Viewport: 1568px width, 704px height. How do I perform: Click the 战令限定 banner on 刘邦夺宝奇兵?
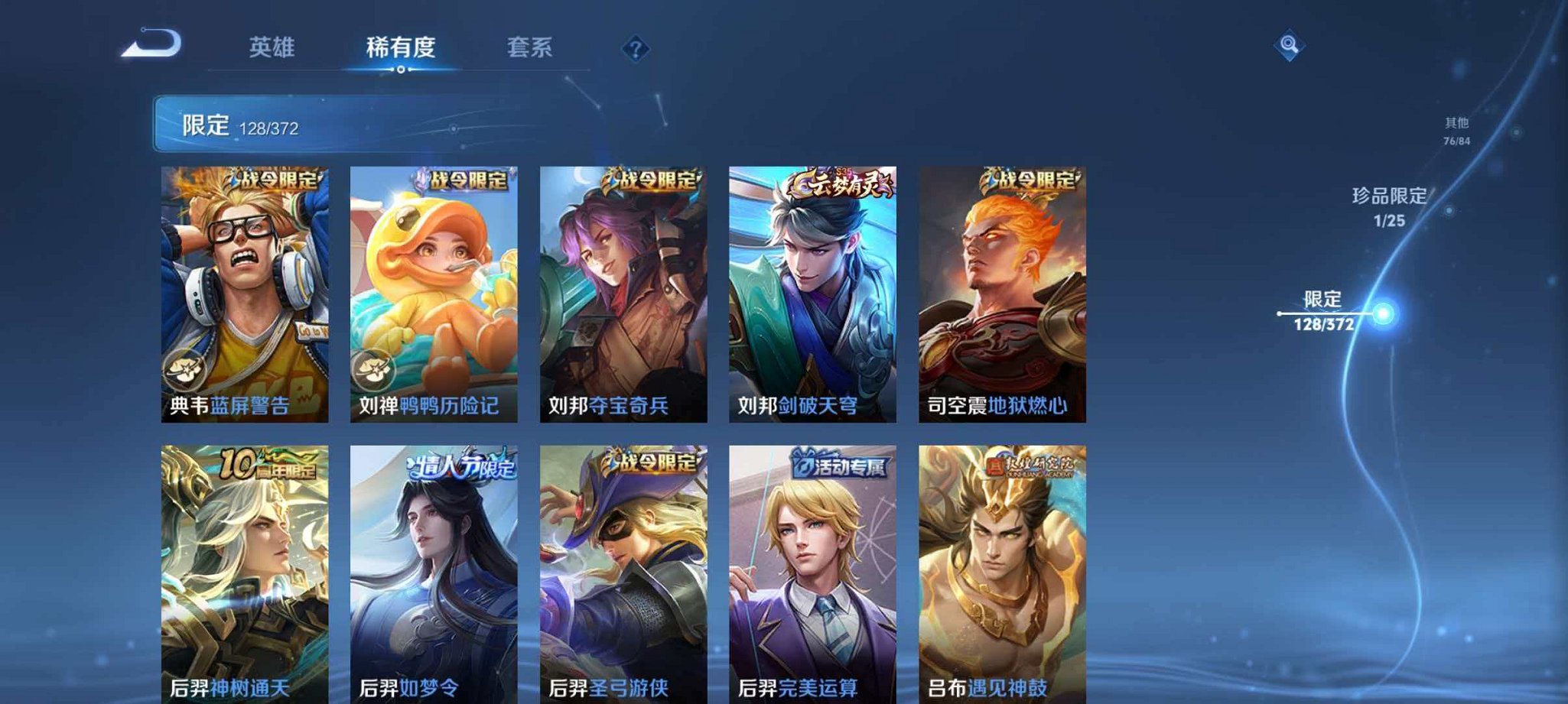(x=653, y=181)
